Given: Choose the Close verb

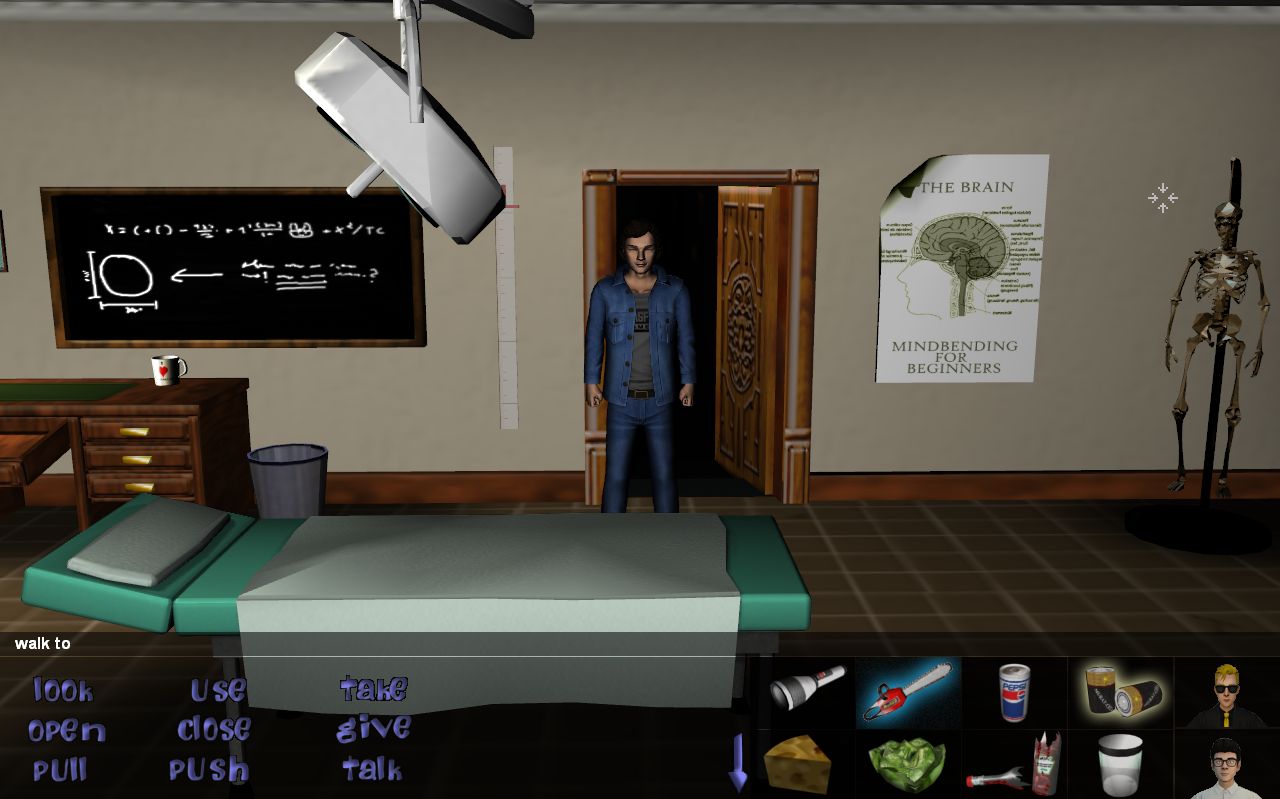Looking at the screenshot, I should 214,730.
